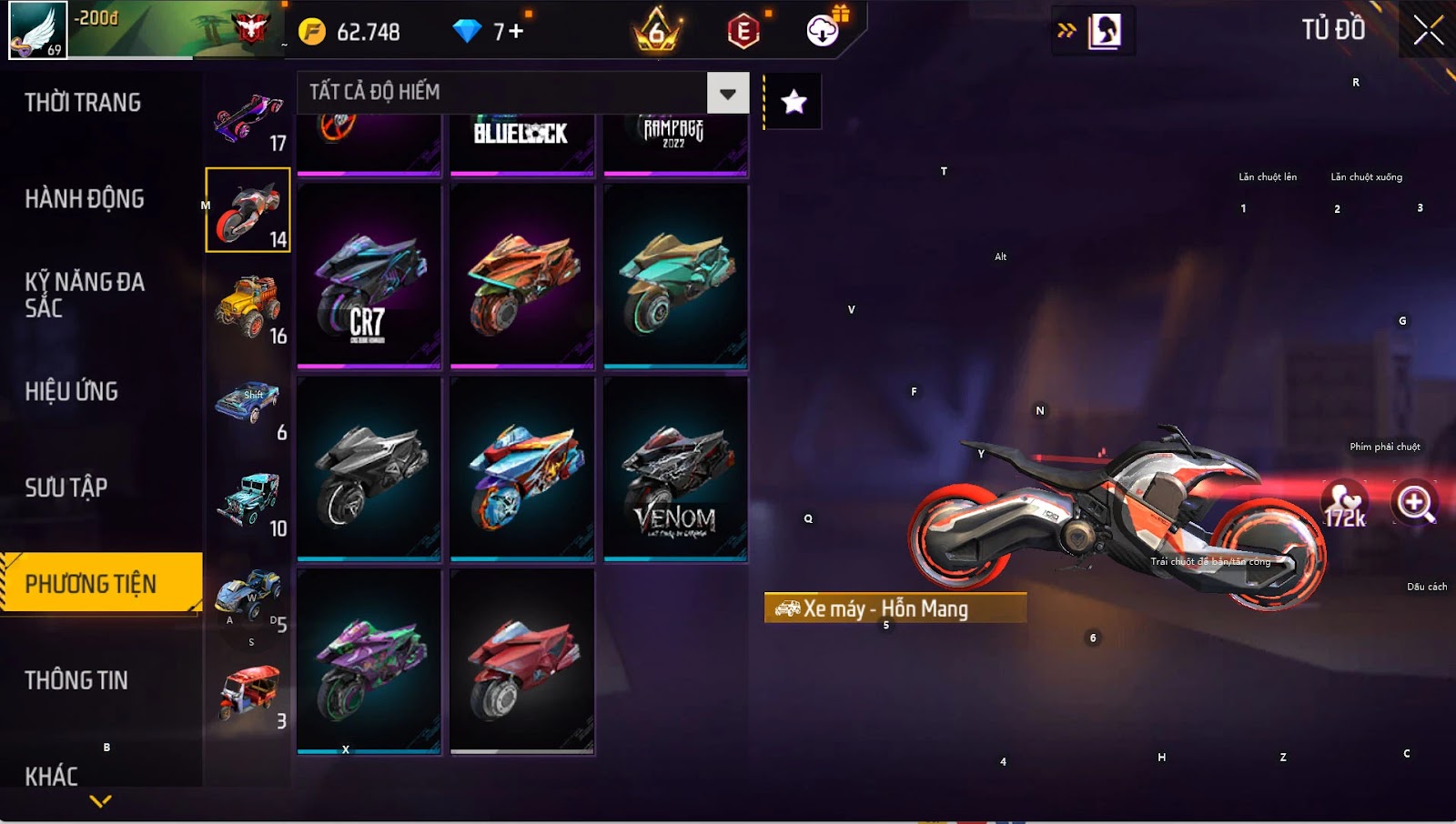Select the monster truck vehicle category
The height and width of the screenshot is (824, 1456).
[248, 306]
